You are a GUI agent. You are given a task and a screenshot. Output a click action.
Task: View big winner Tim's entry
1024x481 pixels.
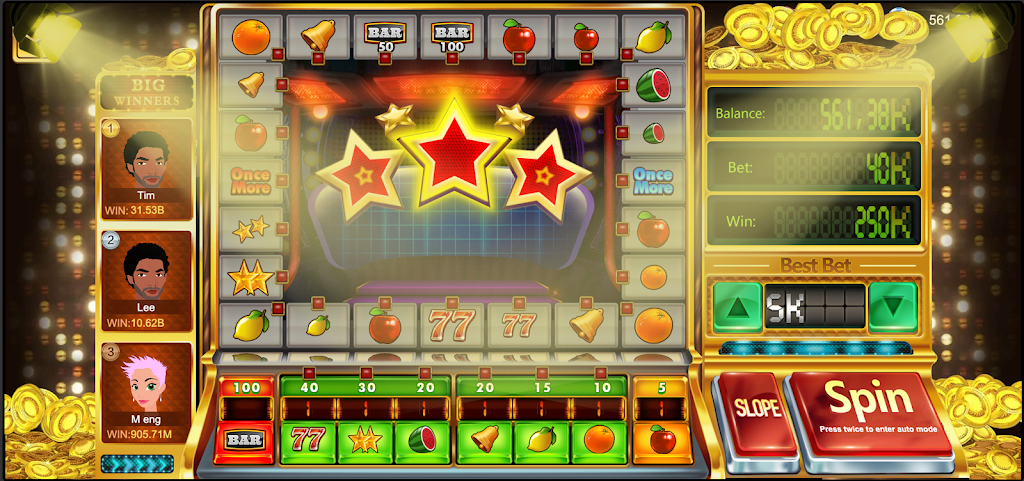pyautogui.click(x=147, y=169)
